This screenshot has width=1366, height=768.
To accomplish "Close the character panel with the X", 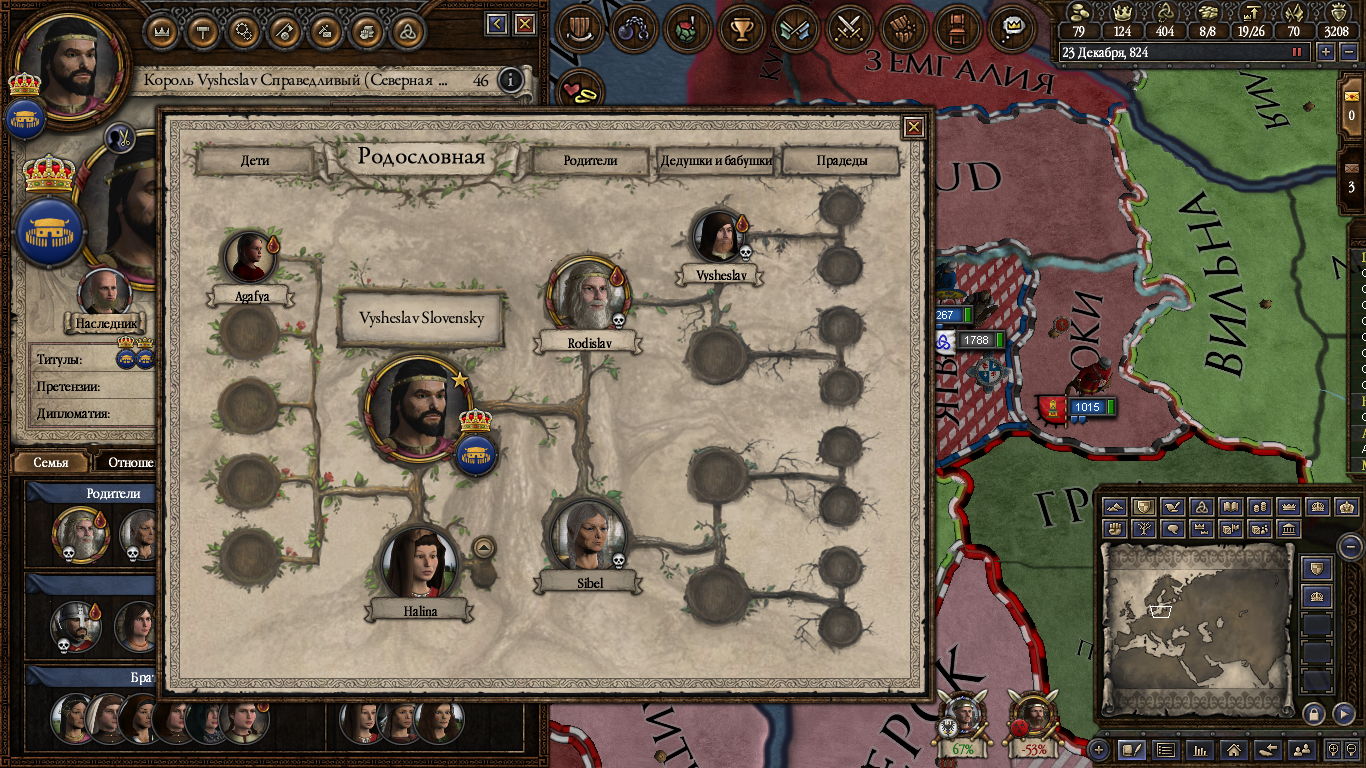I will 524,24.
